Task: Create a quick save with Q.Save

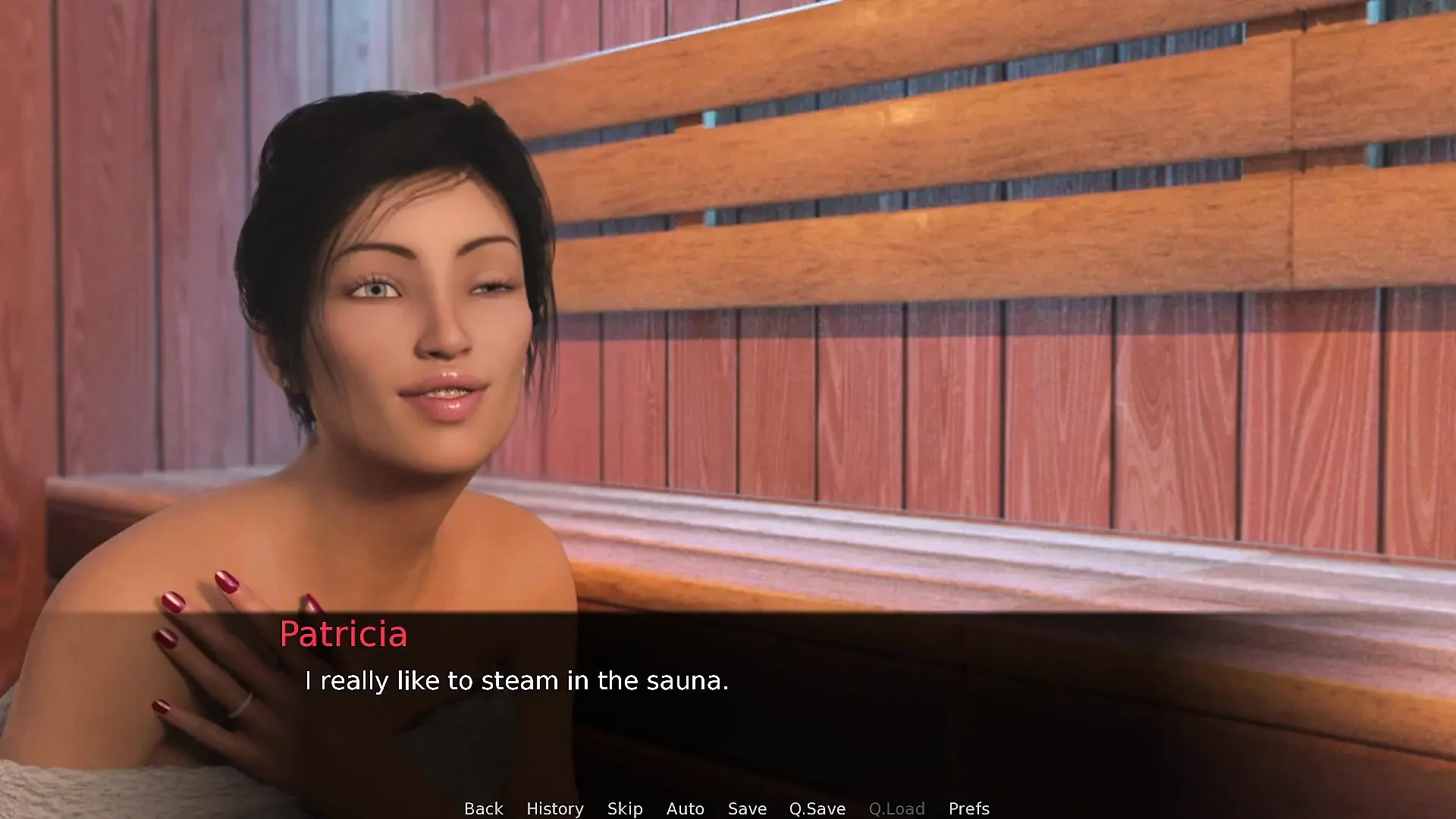Action: click(x=817, y=808)
